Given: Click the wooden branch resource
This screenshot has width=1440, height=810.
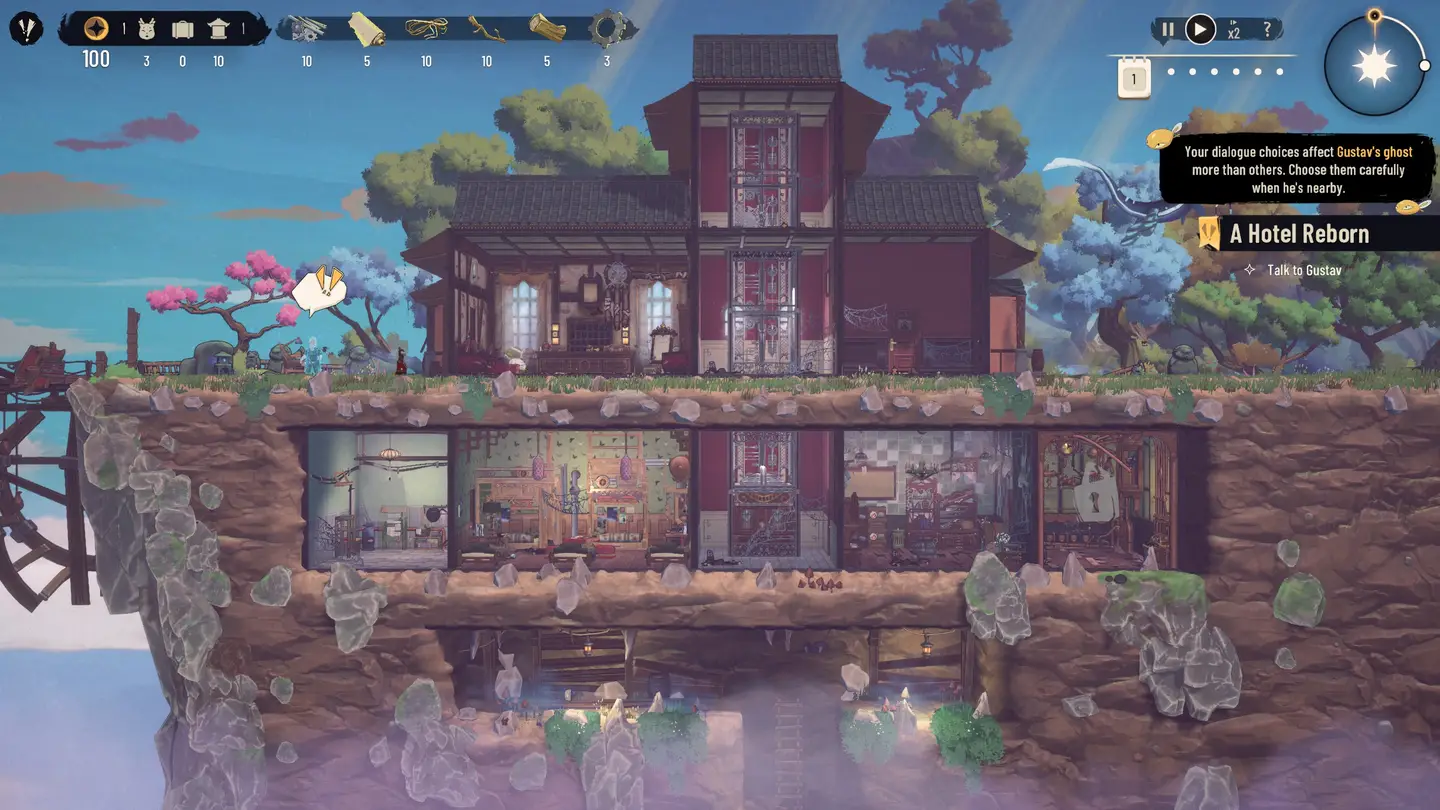Looking at the screenshot, I should coord(486,28).
